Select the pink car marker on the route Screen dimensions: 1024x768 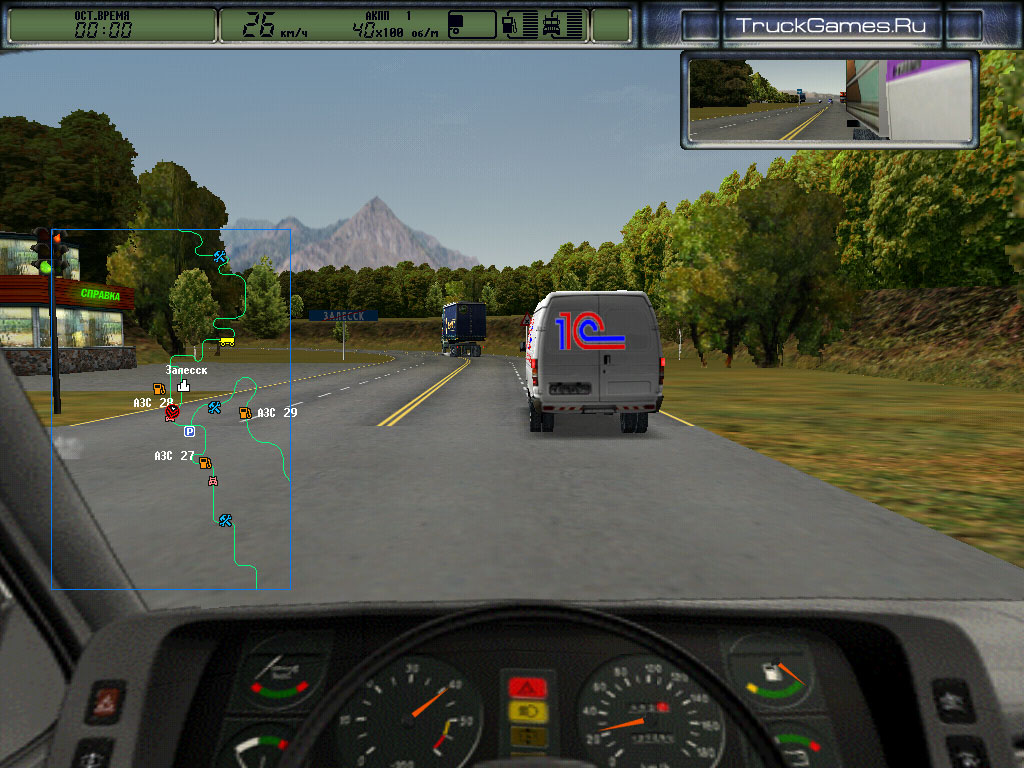coord(212,481)
